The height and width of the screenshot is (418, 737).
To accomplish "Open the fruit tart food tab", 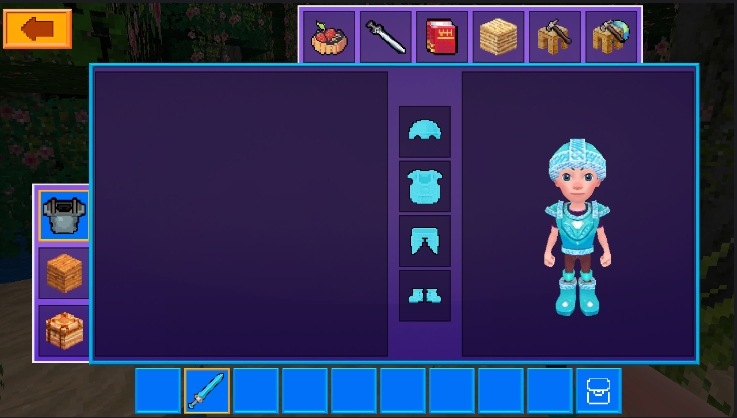I will (x=328, y=37).
